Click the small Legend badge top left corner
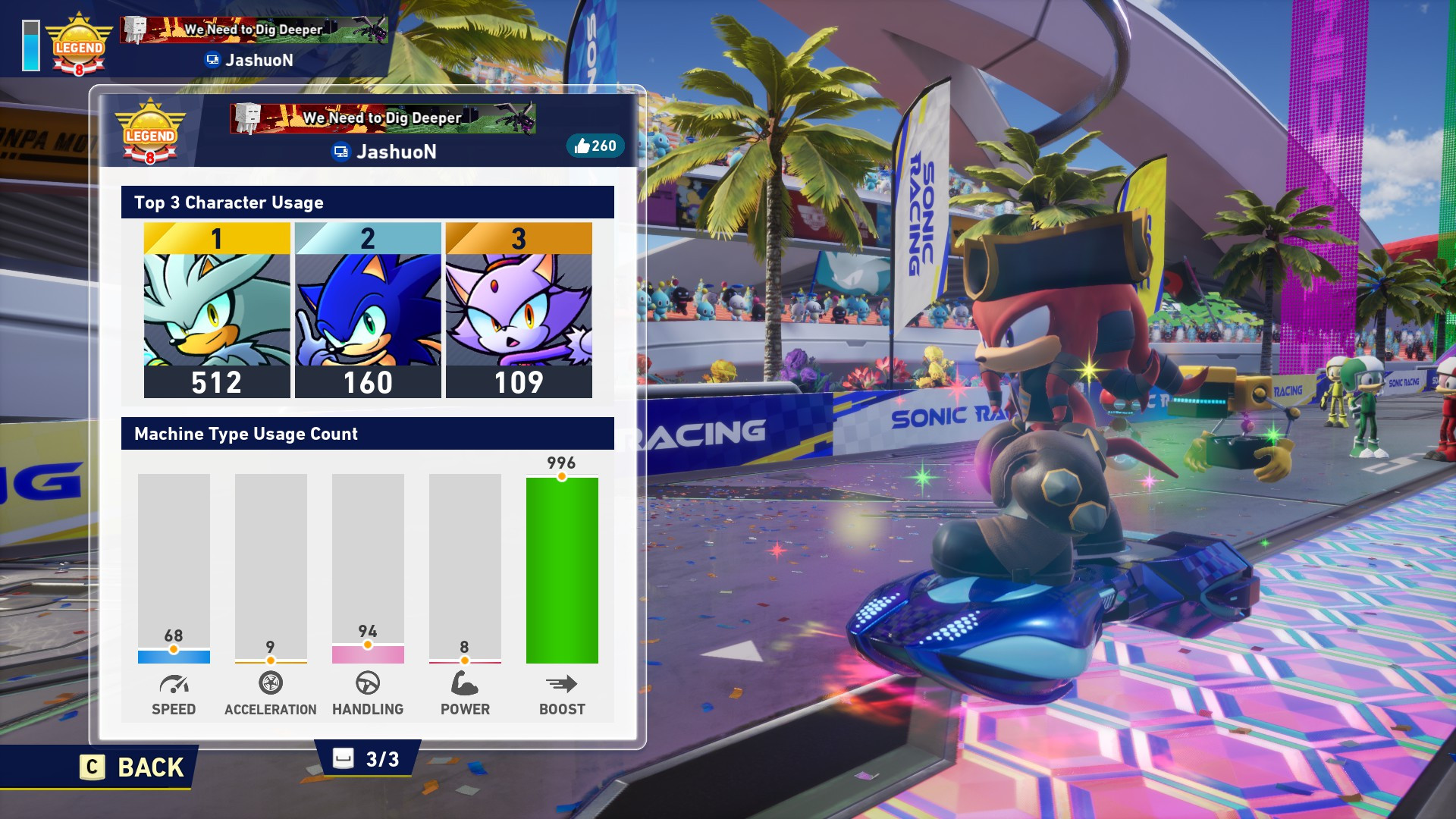This screenshot has width=1456, height=819. 79,44
